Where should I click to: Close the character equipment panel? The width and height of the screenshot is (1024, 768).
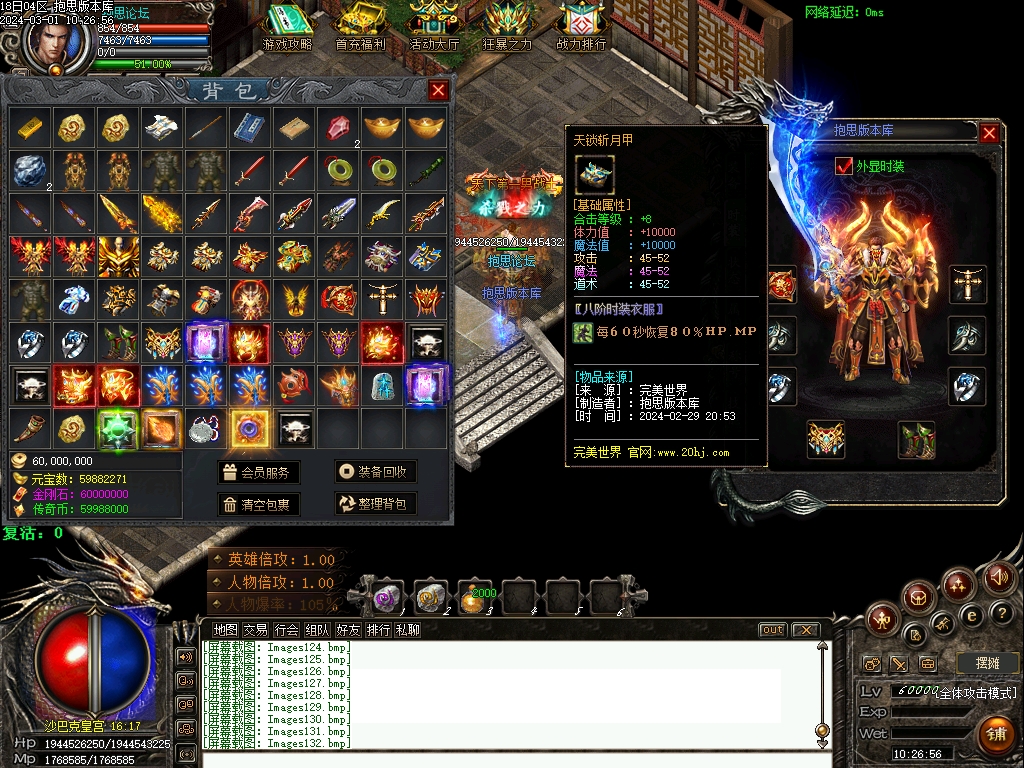point(989,133)
